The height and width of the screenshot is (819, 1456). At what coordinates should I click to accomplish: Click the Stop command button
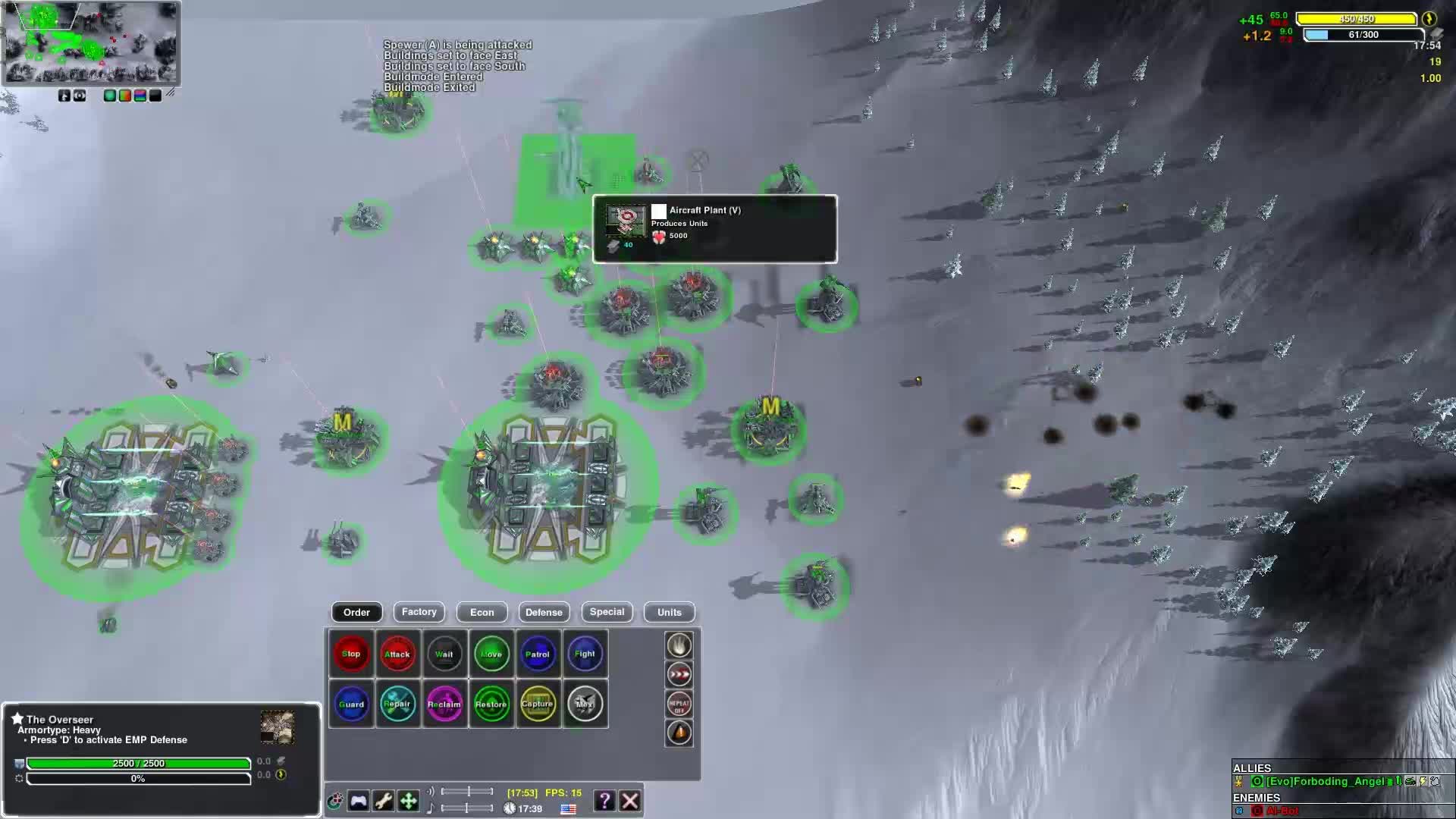[351, 653]
